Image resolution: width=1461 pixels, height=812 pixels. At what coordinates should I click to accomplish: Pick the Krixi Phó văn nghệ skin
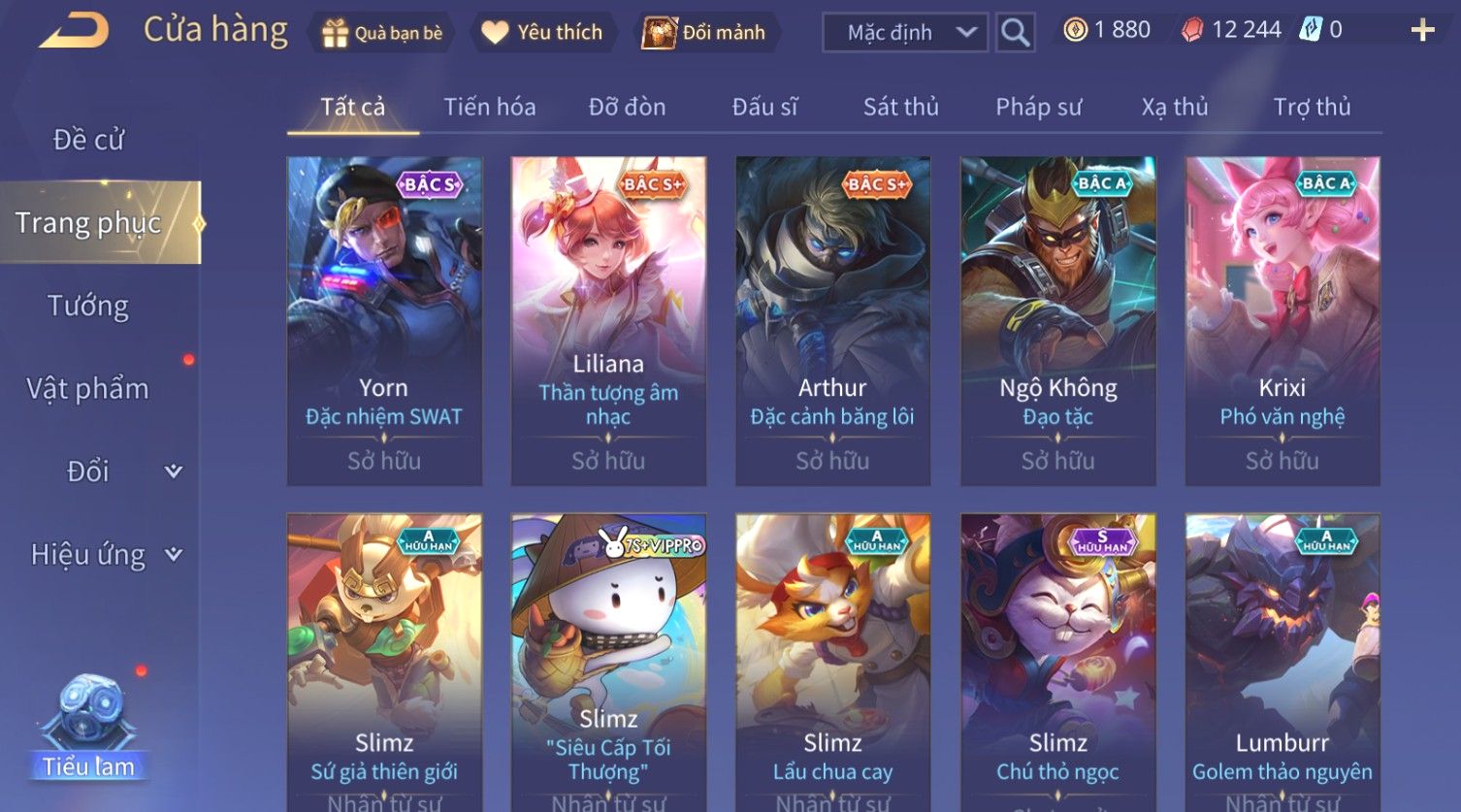pyautogui.click(x=1282, y=320)
